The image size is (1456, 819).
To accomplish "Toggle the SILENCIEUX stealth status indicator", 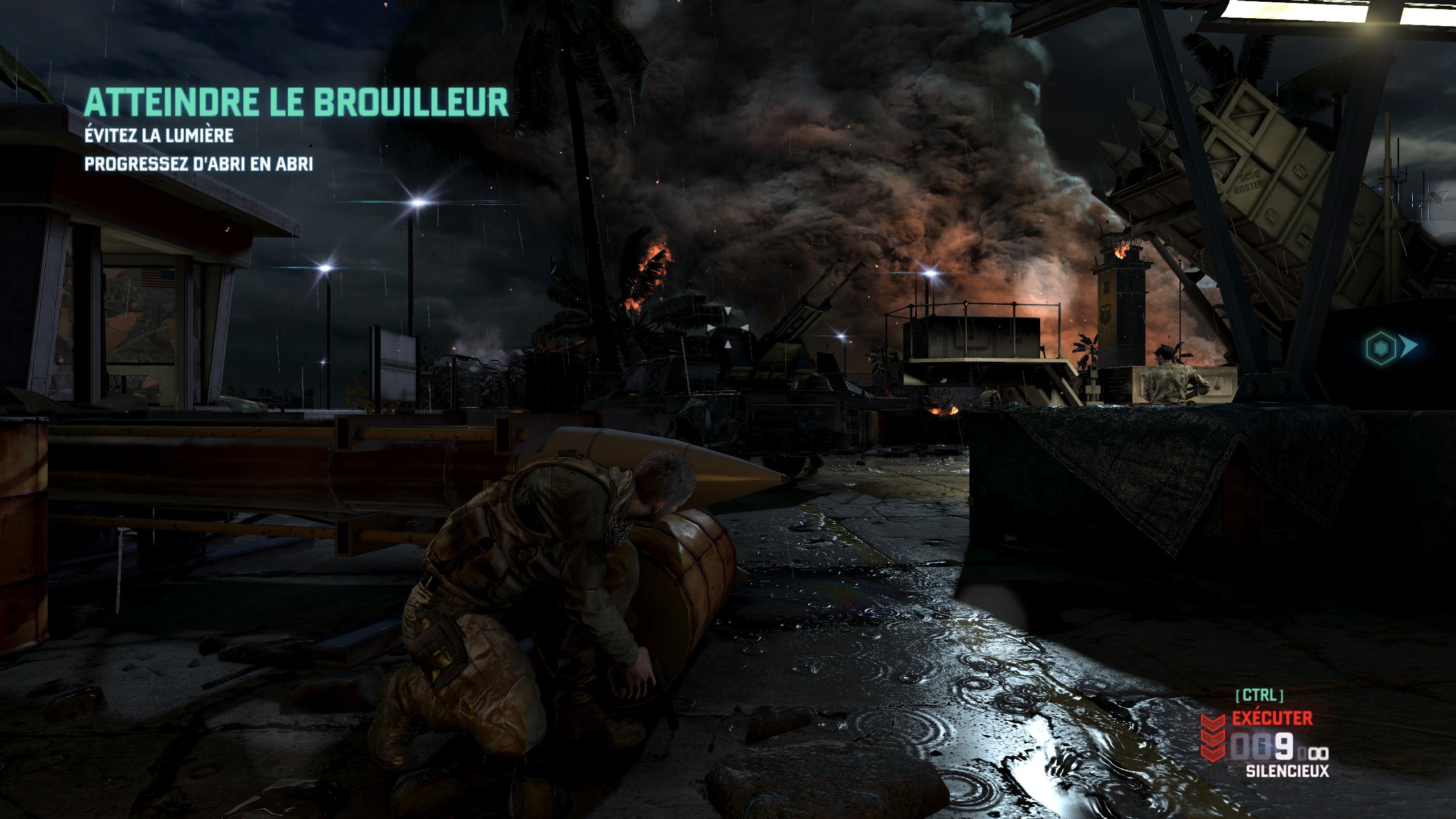I will 1287,771.
